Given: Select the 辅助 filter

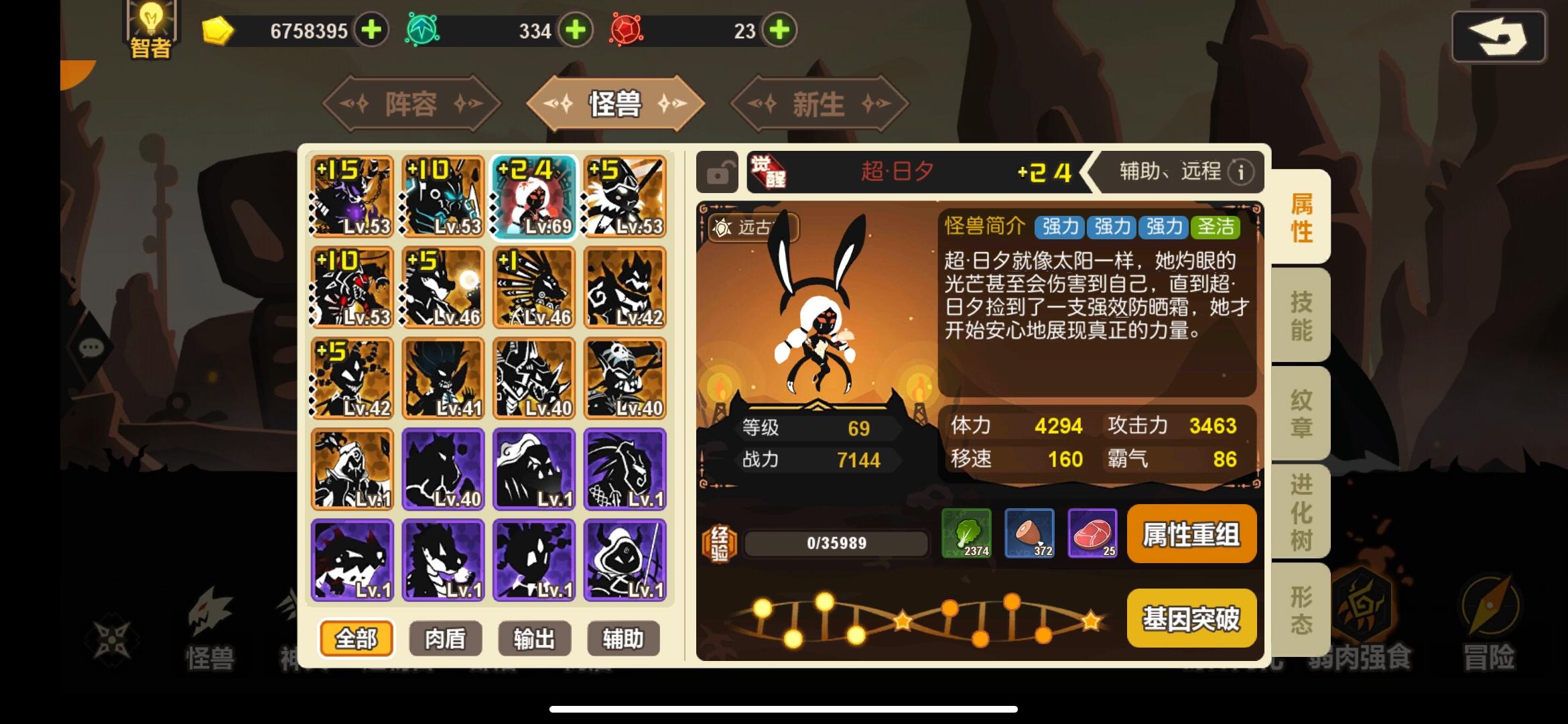Looking at the screenshot, I should pos(623,639).
